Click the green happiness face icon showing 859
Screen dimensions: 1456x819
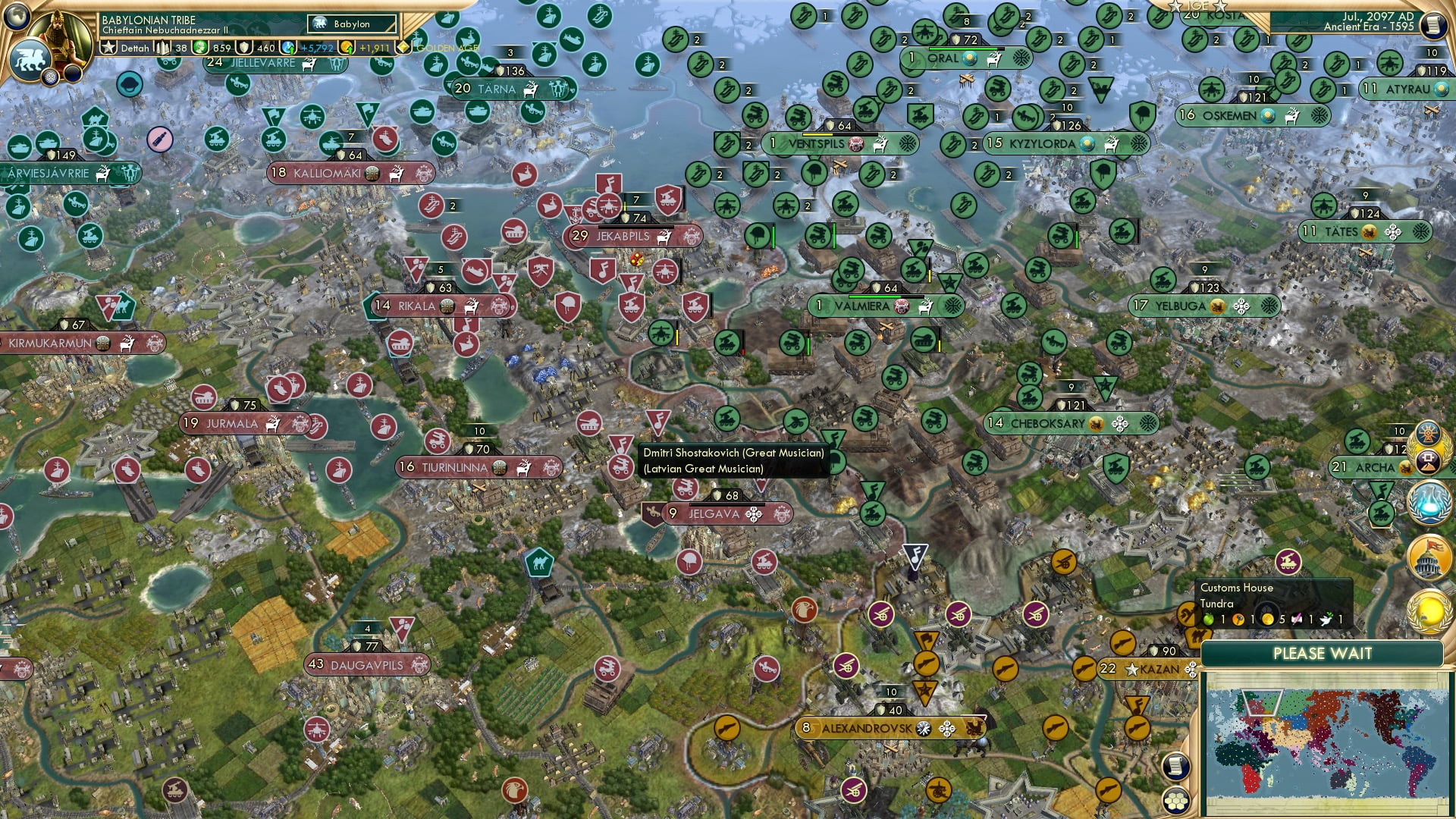(199, 47)
